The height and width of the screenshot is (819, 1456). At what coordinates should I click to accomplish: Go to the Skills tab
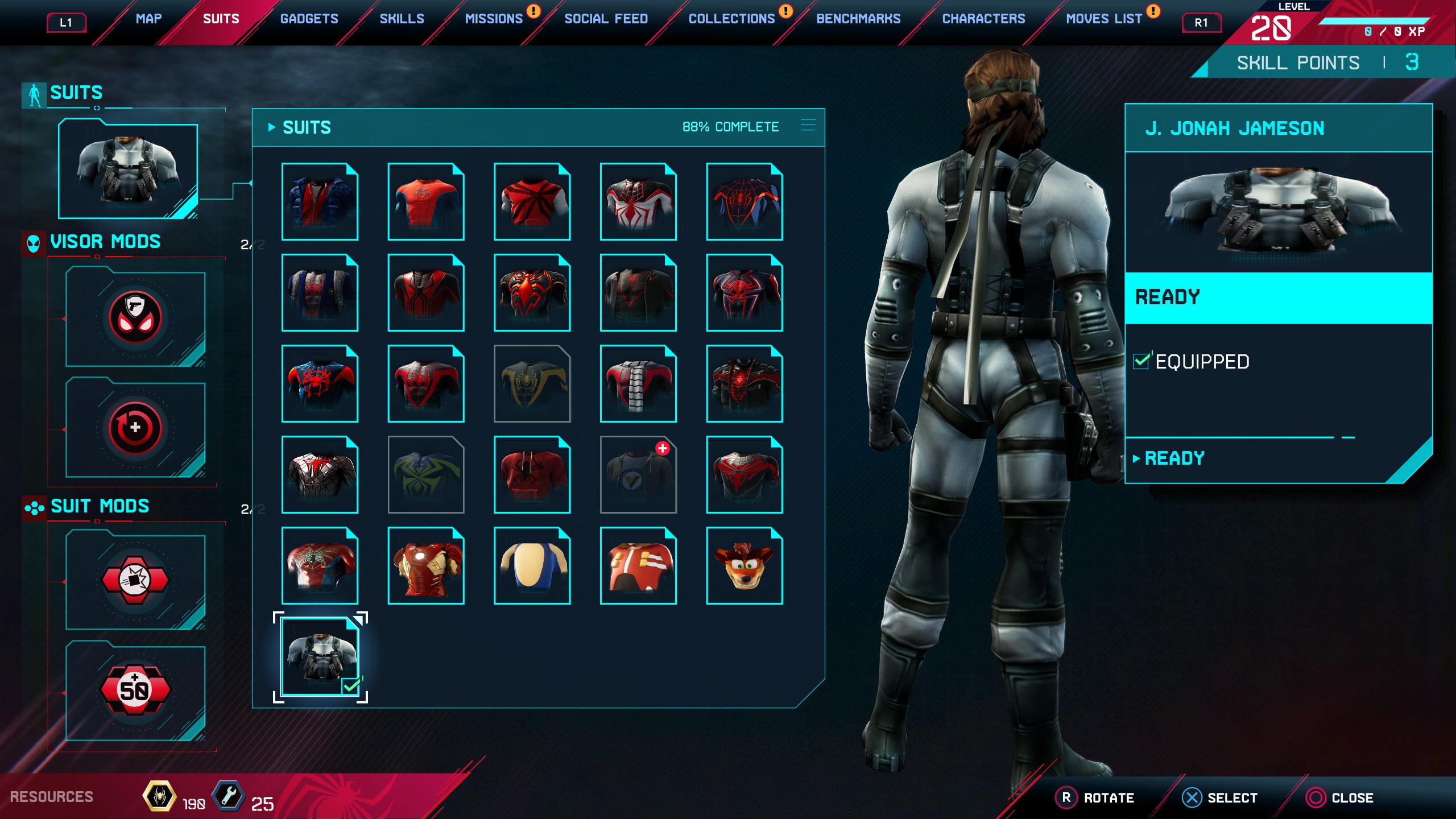(x=402, y=19)
